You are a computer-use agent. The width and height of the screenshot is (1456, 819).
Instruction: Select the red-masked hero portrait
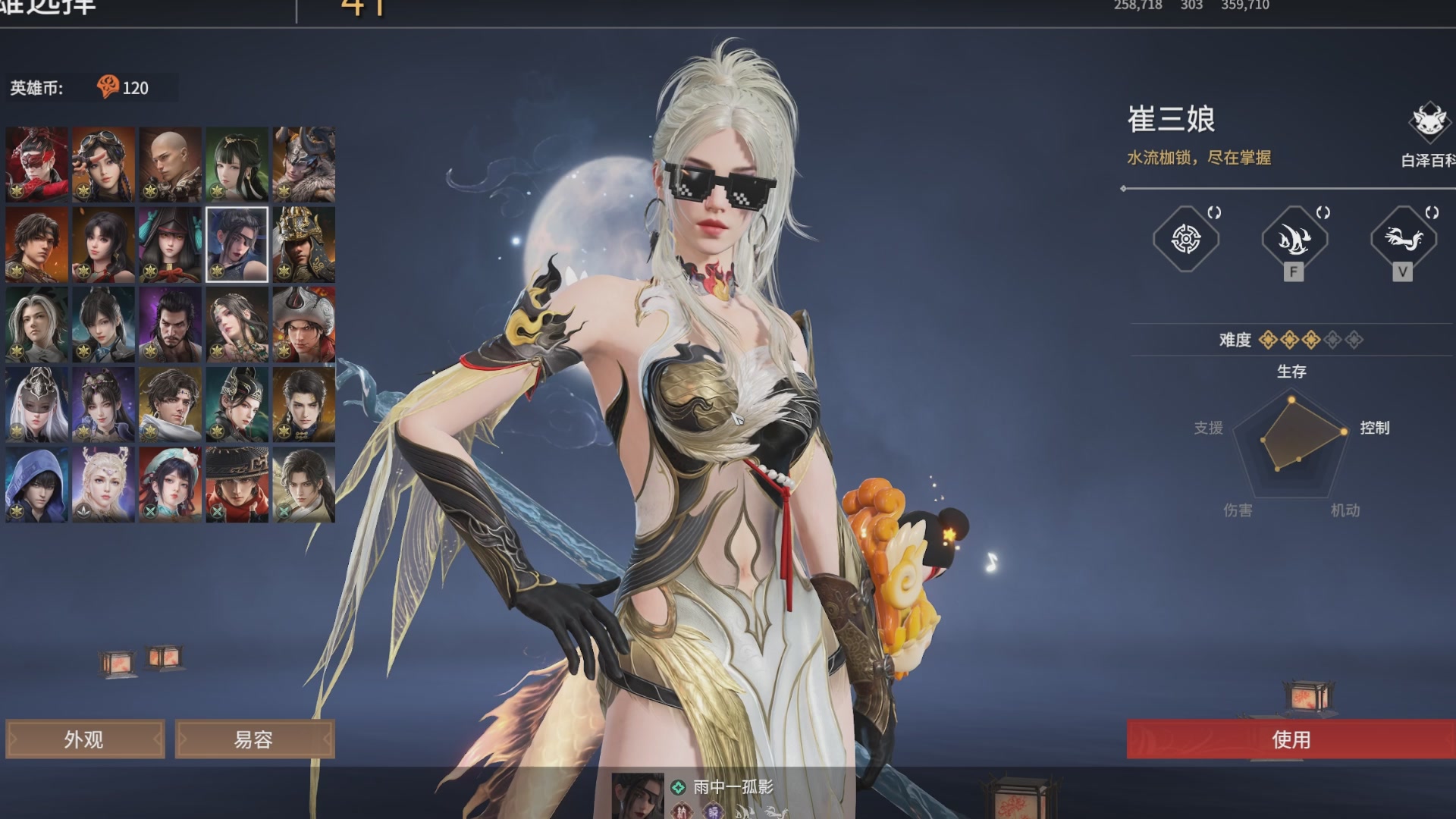click(36, 164)
